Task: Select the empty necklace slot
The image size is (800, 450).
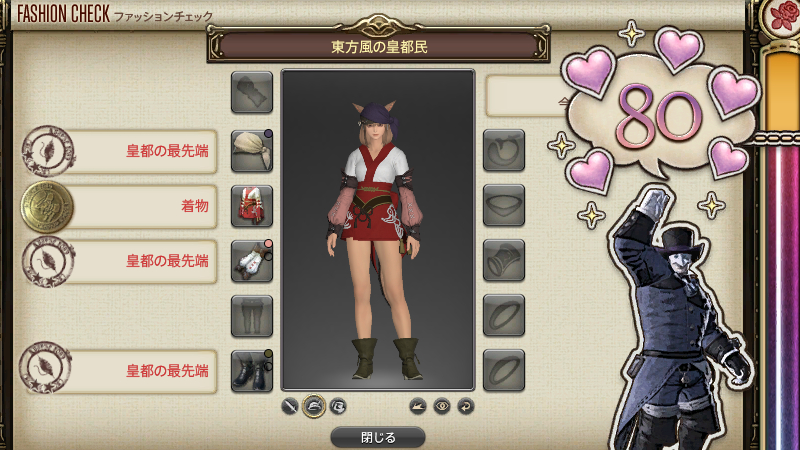Action: tap(504, 206)
